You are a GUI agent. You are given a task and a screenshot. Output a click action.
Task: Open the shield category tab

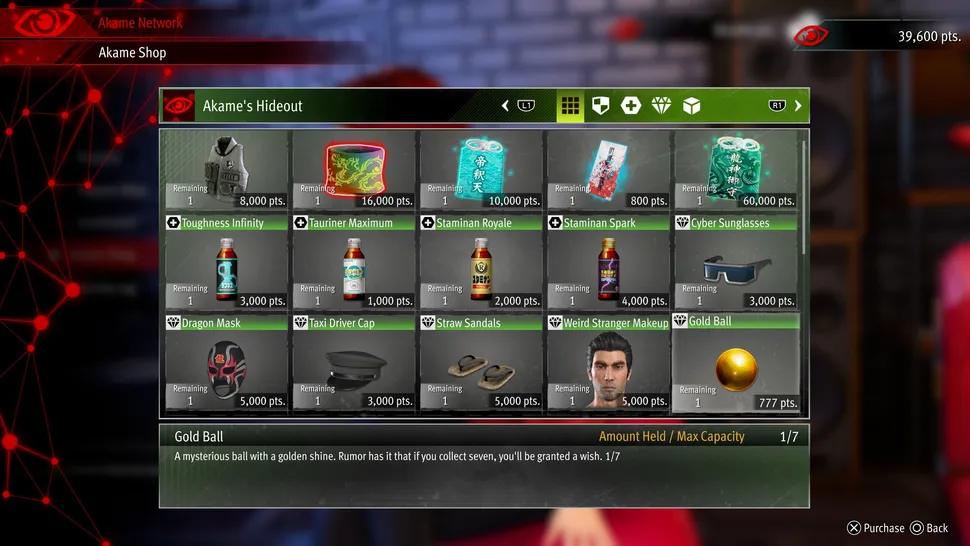pyautogui.click(x=600, y=106)
